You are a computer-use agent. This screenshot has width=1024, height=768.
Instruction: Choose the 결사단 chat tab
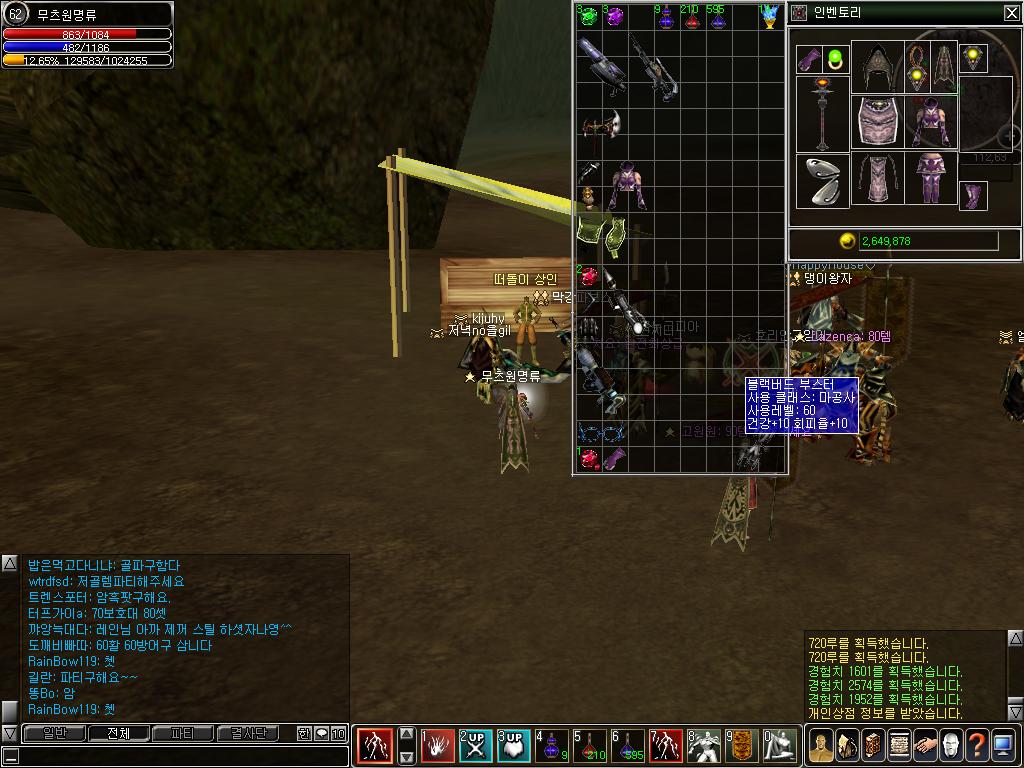point(248,733)
